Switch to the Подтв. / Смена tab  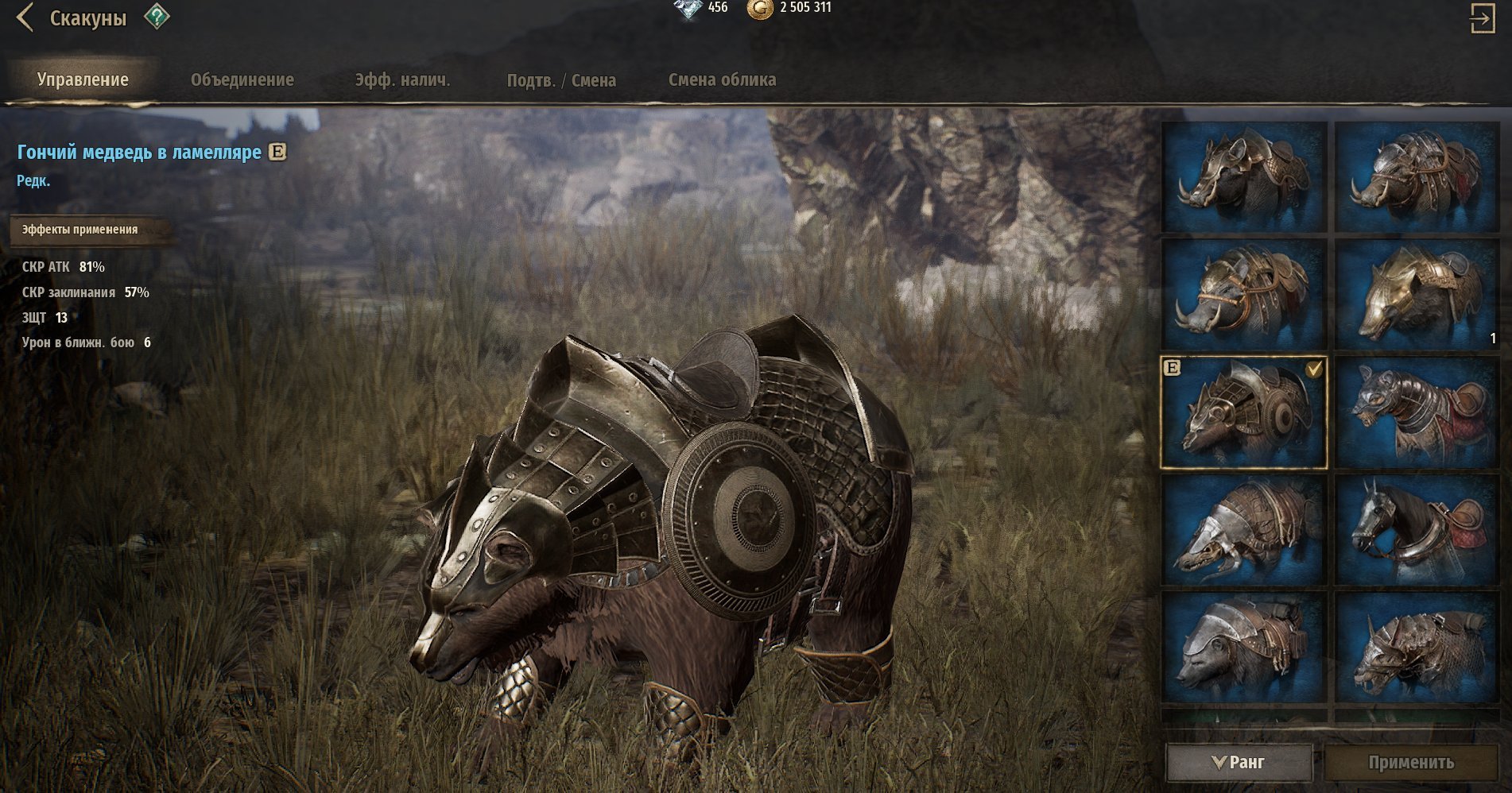coord(561,80)
